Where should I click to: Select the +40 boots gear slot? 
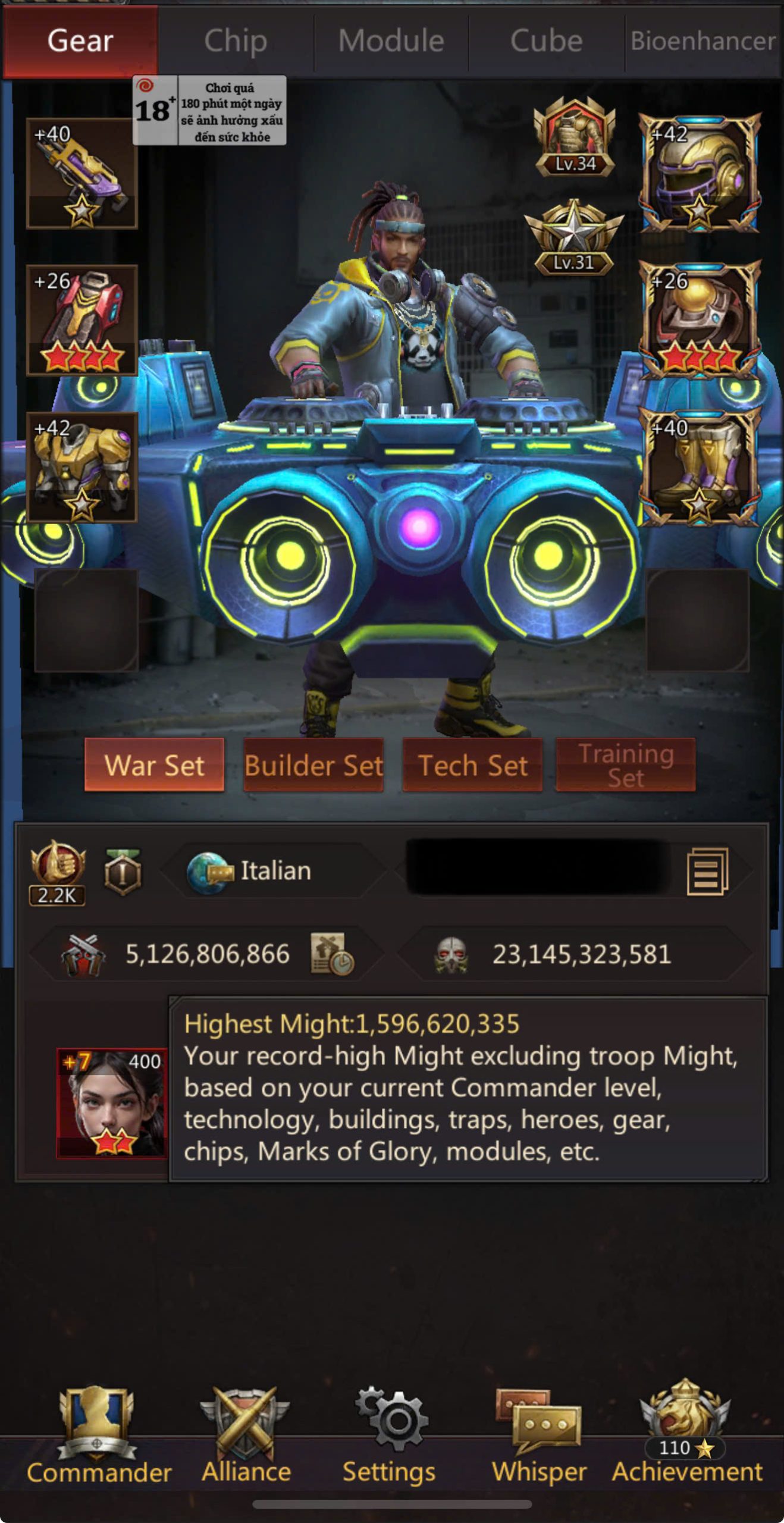click(699, 467)
